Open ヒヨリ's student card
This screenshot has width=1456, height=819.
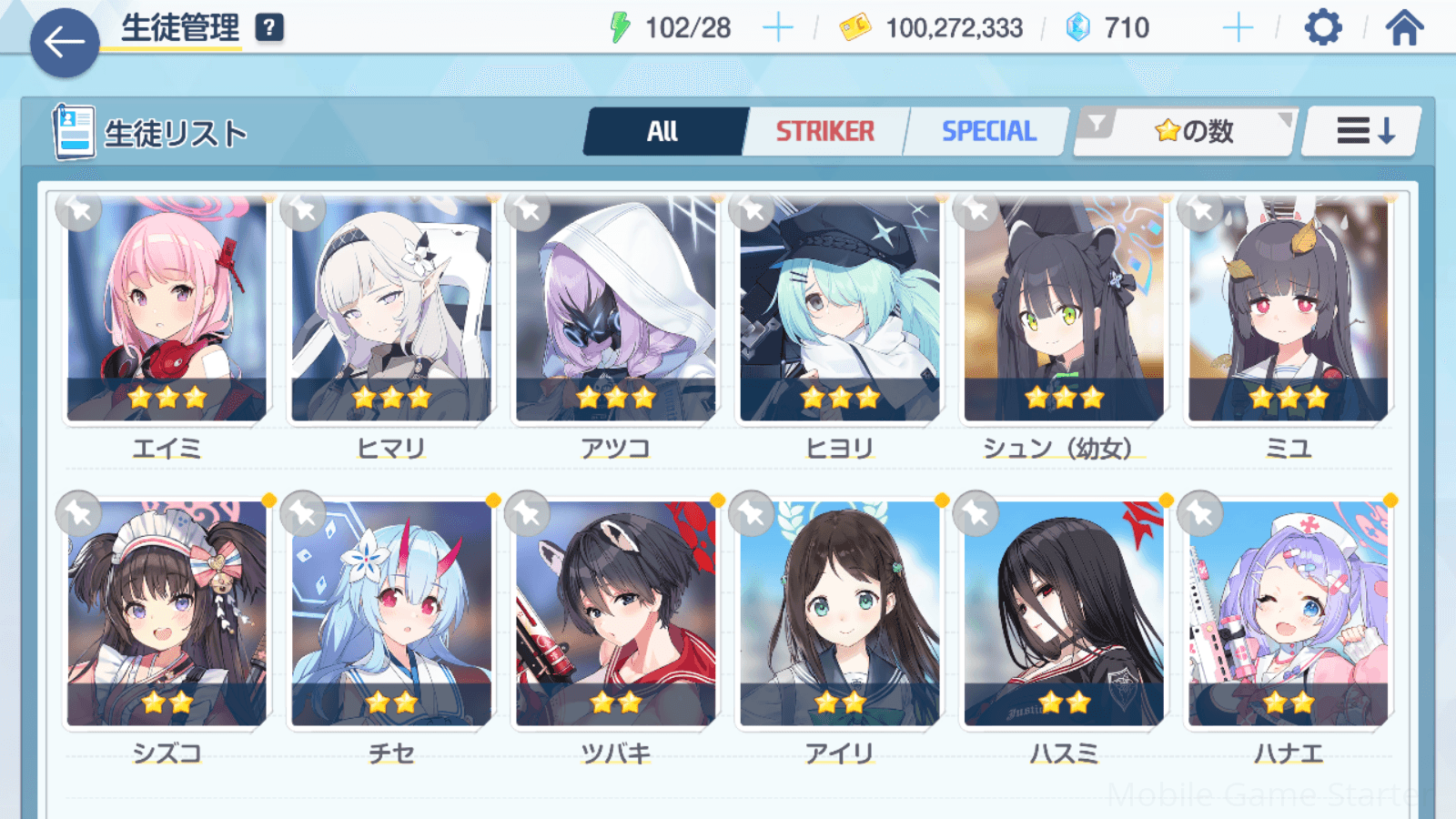coord(839,309)
